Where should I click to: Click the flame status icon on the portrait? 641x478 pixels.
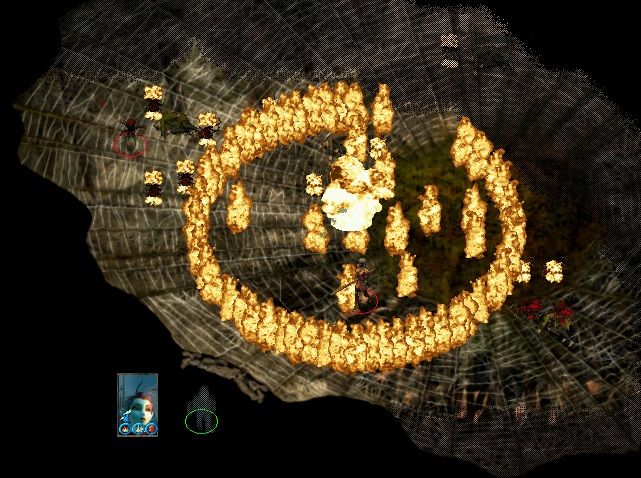pos(125,428)
